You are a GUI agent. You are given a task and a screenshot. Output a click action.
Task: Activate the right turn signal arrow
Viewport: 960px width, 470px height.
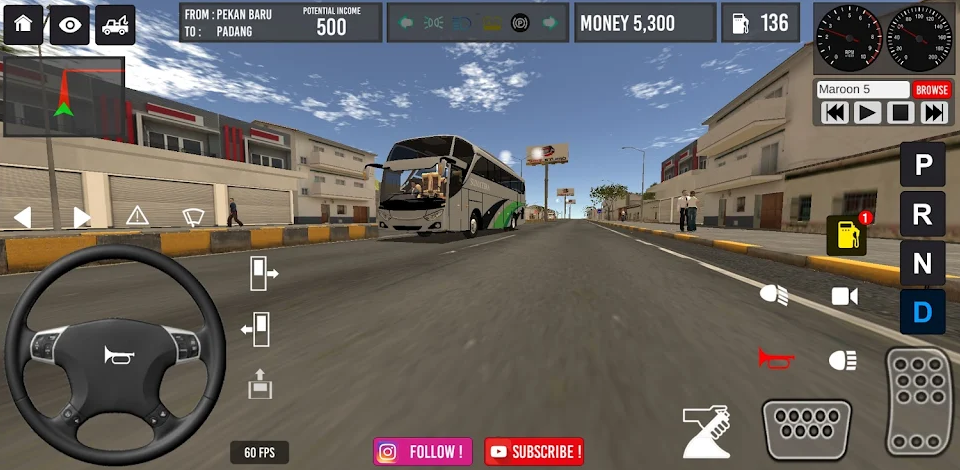click(x=82, y=217)
